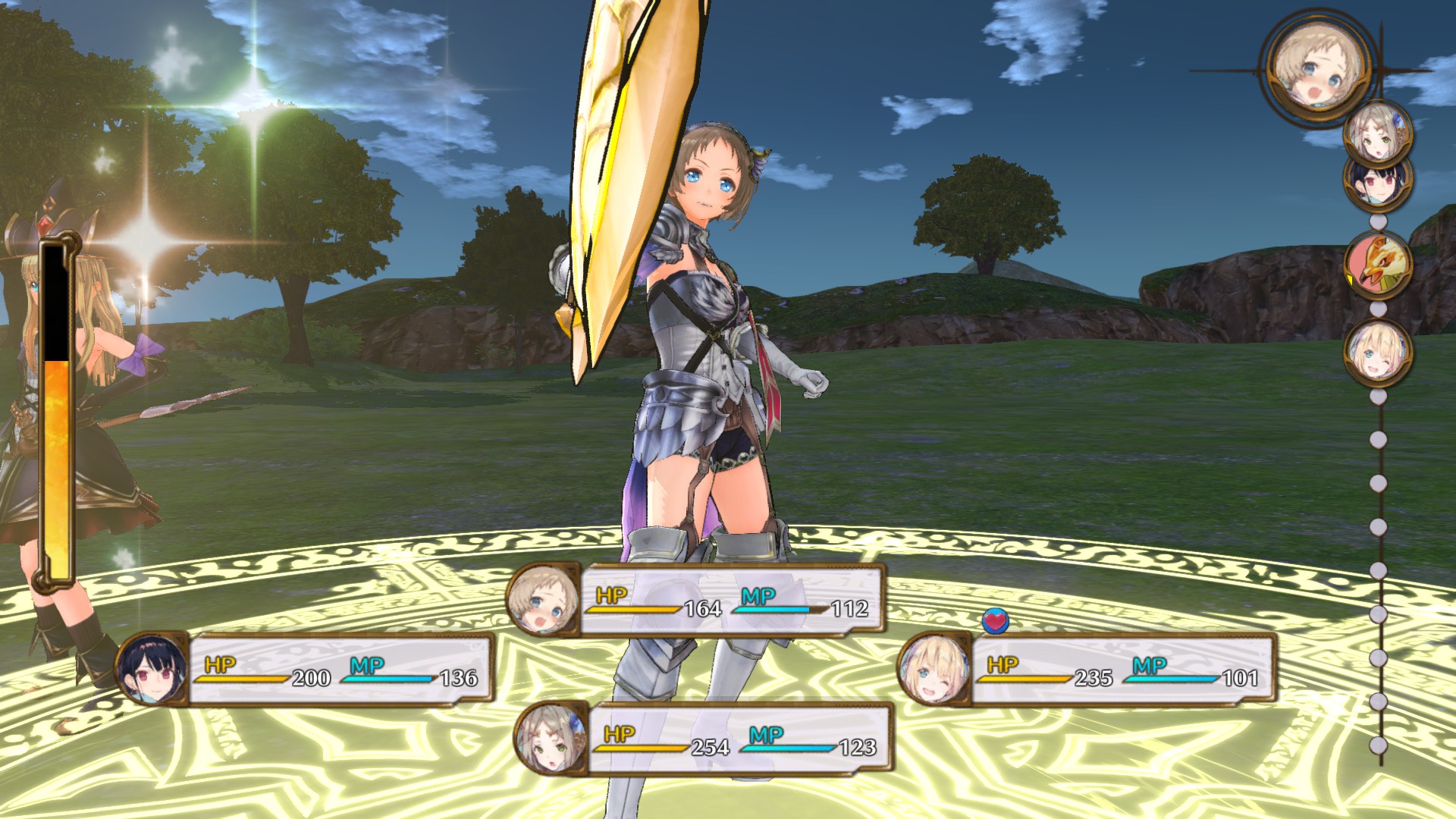The height and width of the screenshot is (819, 1456).
Task: Click the orange burst gauge on the left edge
Action: tap(55, 455)
